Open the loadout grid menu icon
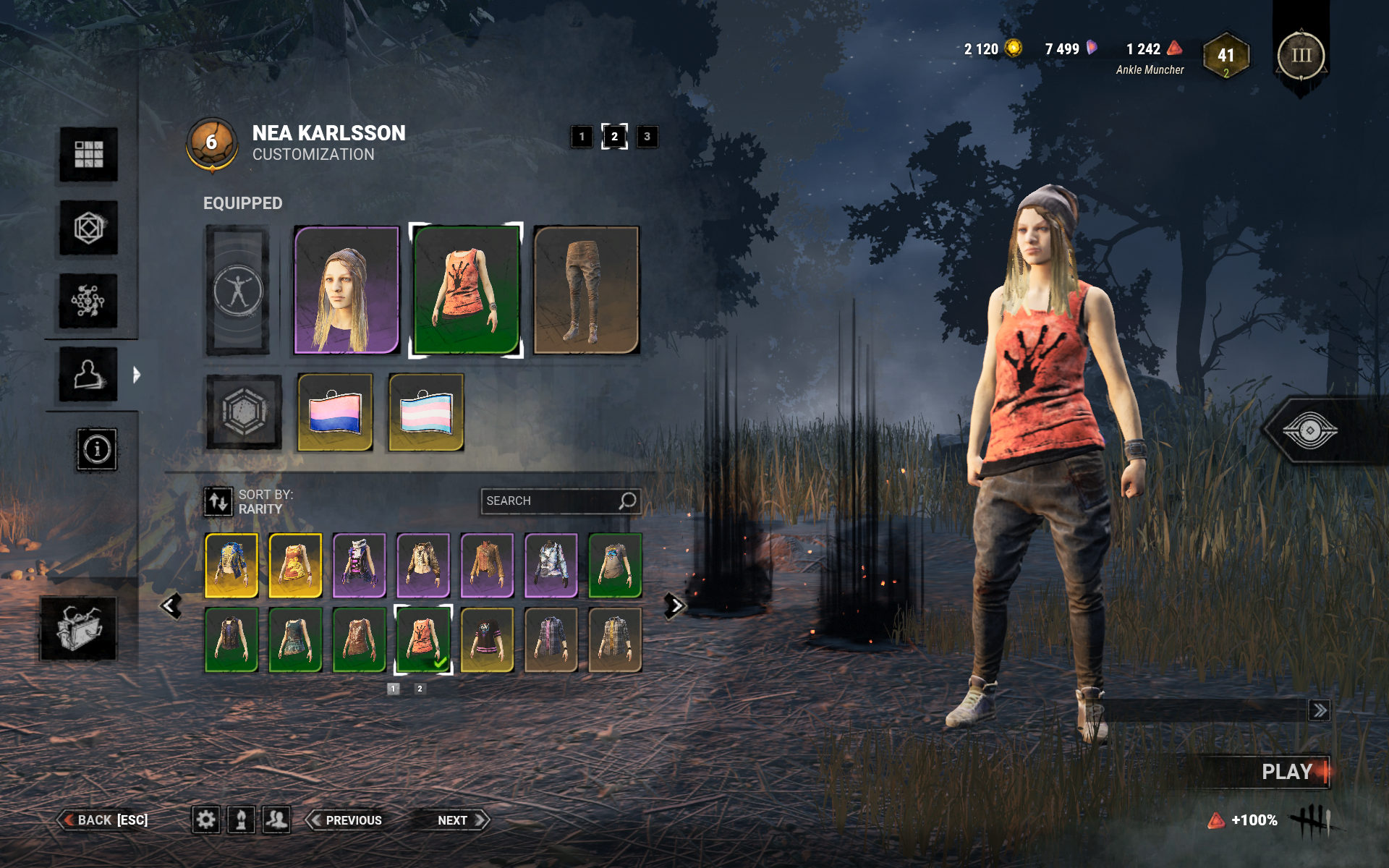 [x=88, y=154]
